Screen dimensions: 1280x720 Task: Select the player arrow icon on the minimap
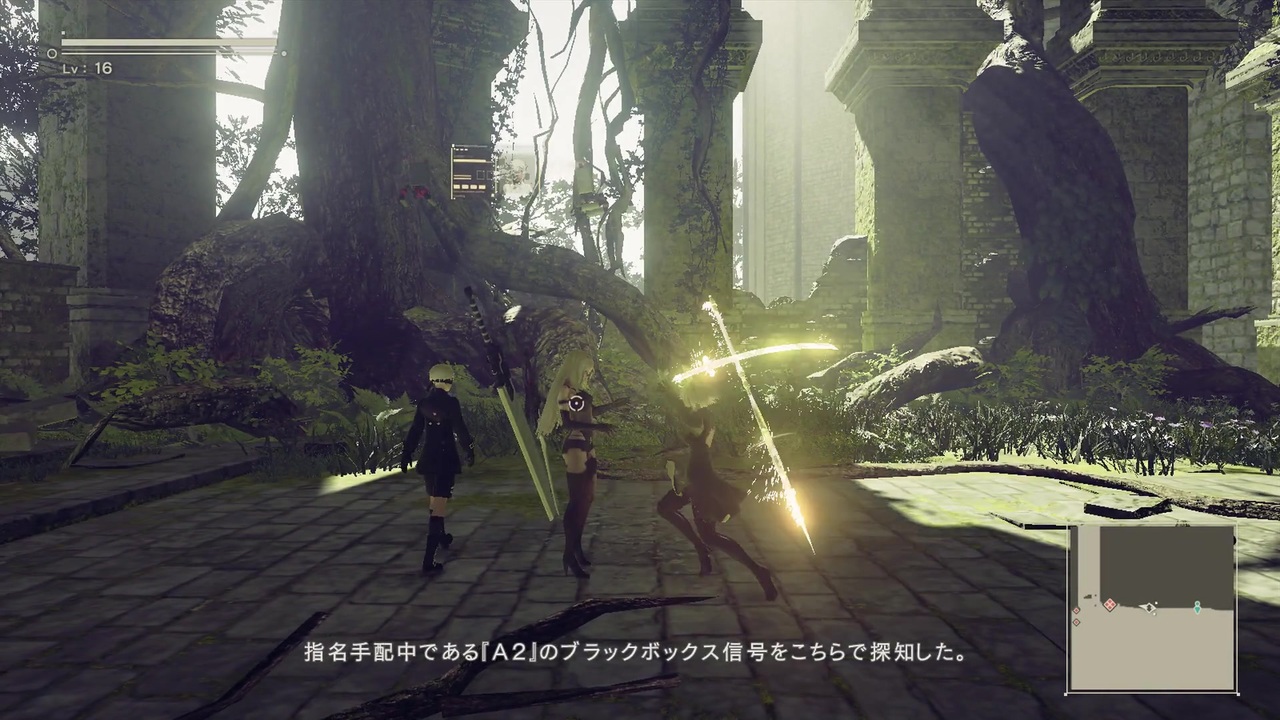coord(1149,607)
